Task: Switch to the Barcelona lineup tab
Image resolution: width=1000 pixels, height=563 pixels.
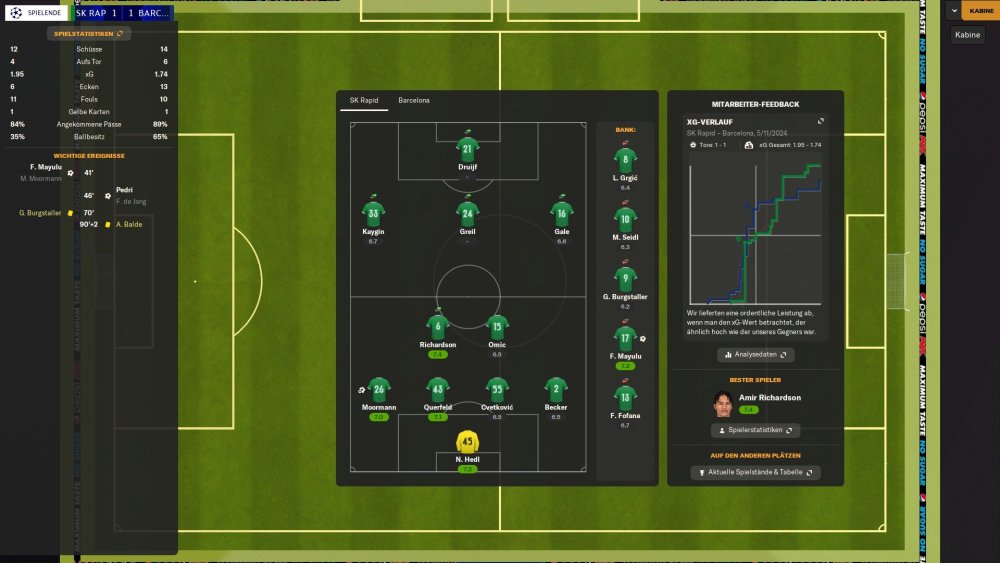Action: point(414,101)
